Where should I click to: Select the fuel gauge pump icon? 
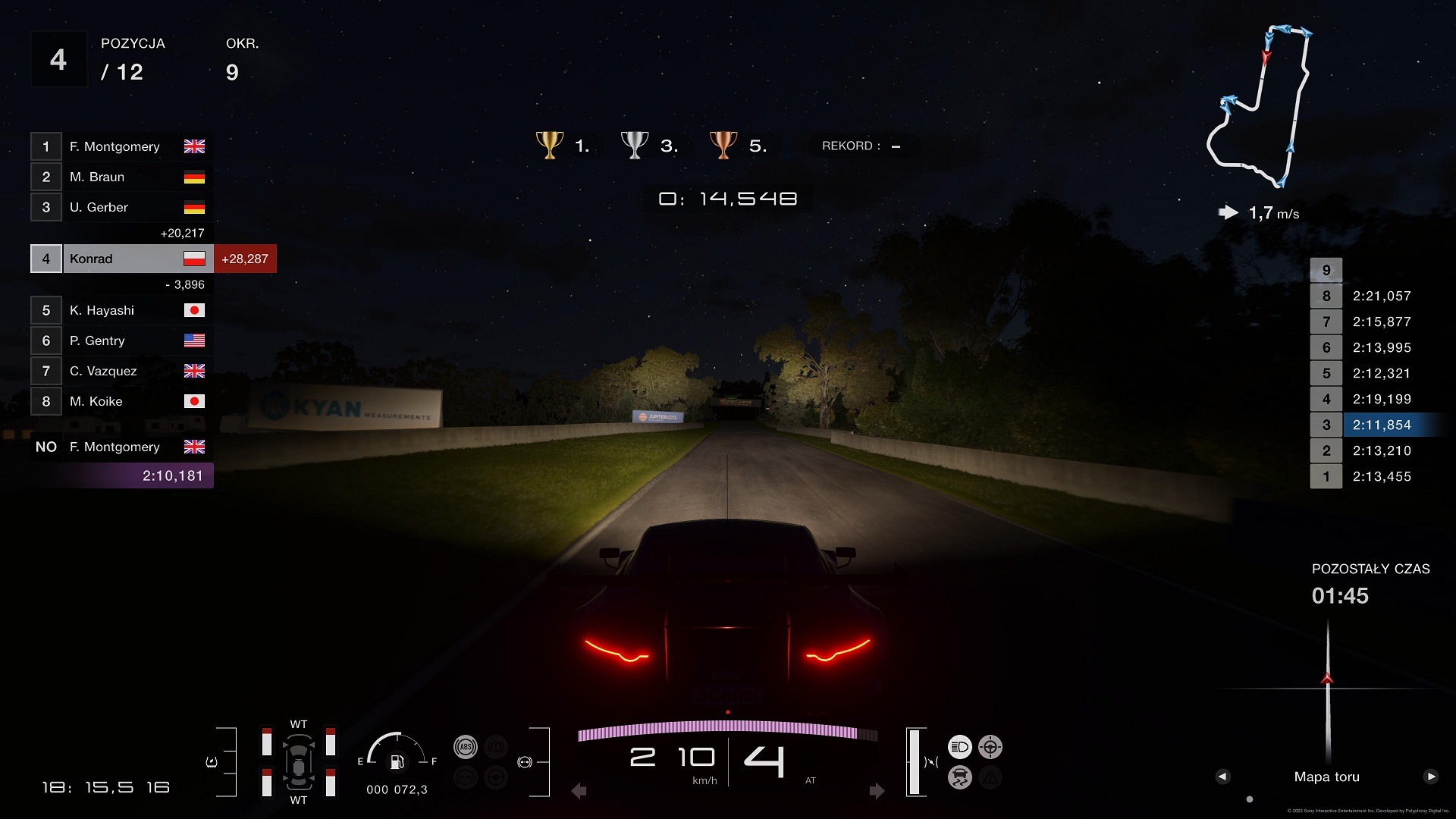397,761
